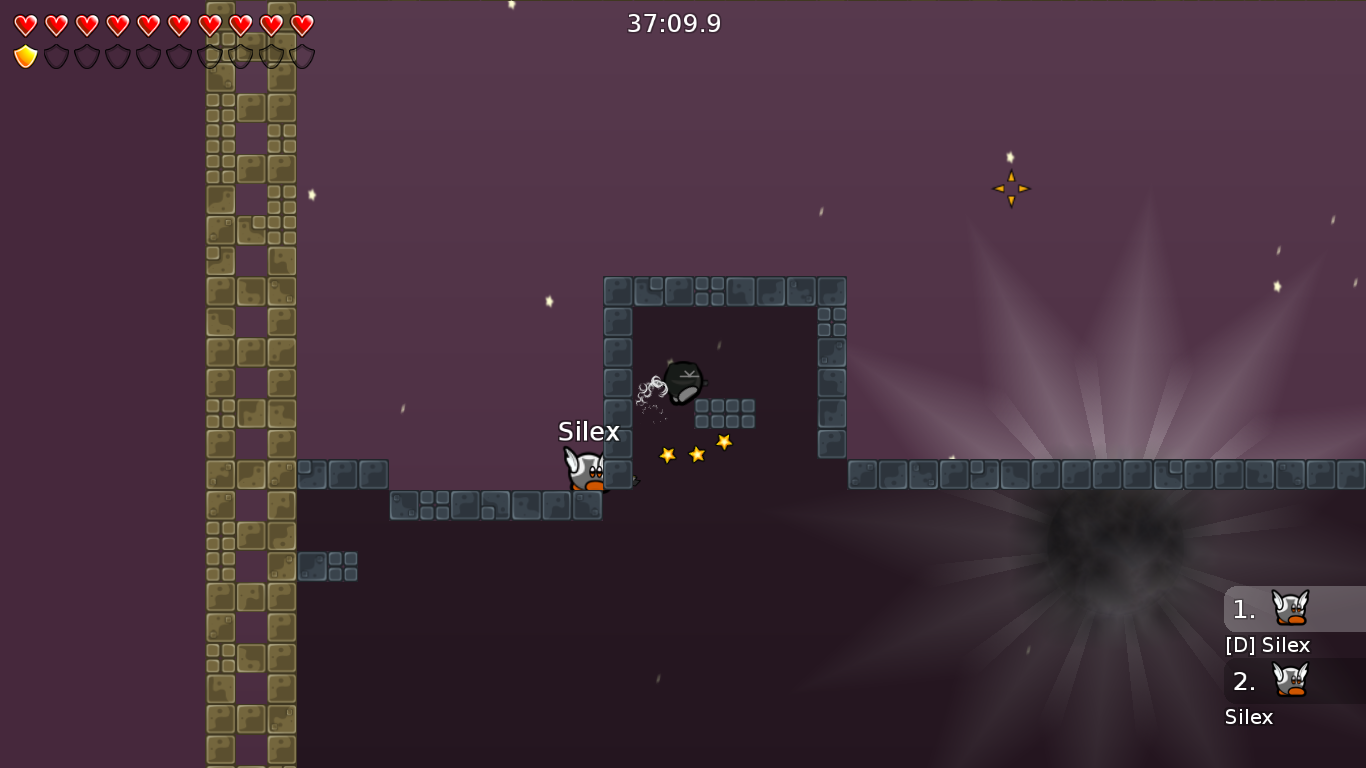Select the [D] Silex name label
The height and width of the screenshot is (768, 1366).
coord(1267,646)
